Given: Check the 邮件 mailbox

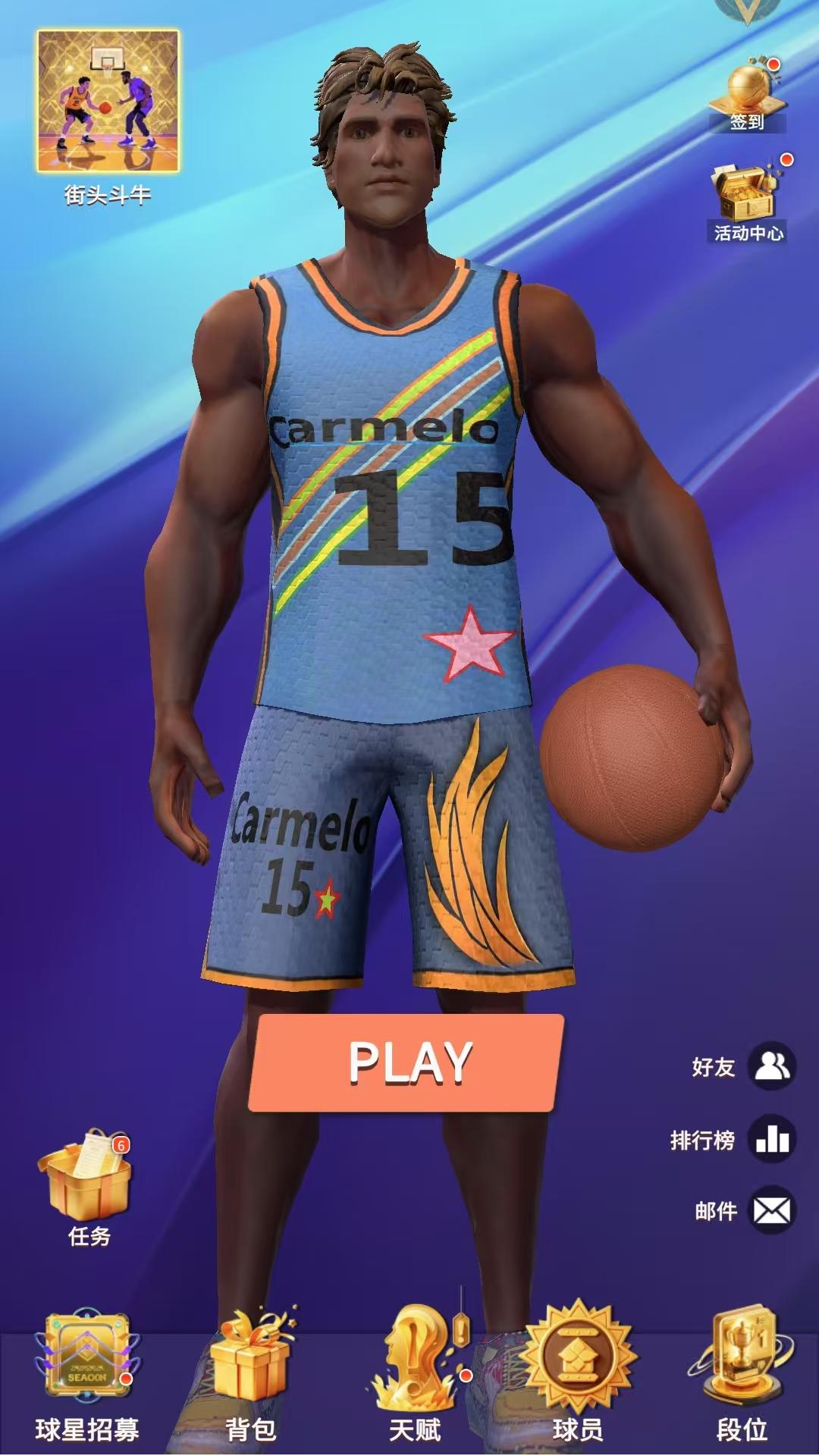Looking at the screenshot, I should tap(771, 1210).
